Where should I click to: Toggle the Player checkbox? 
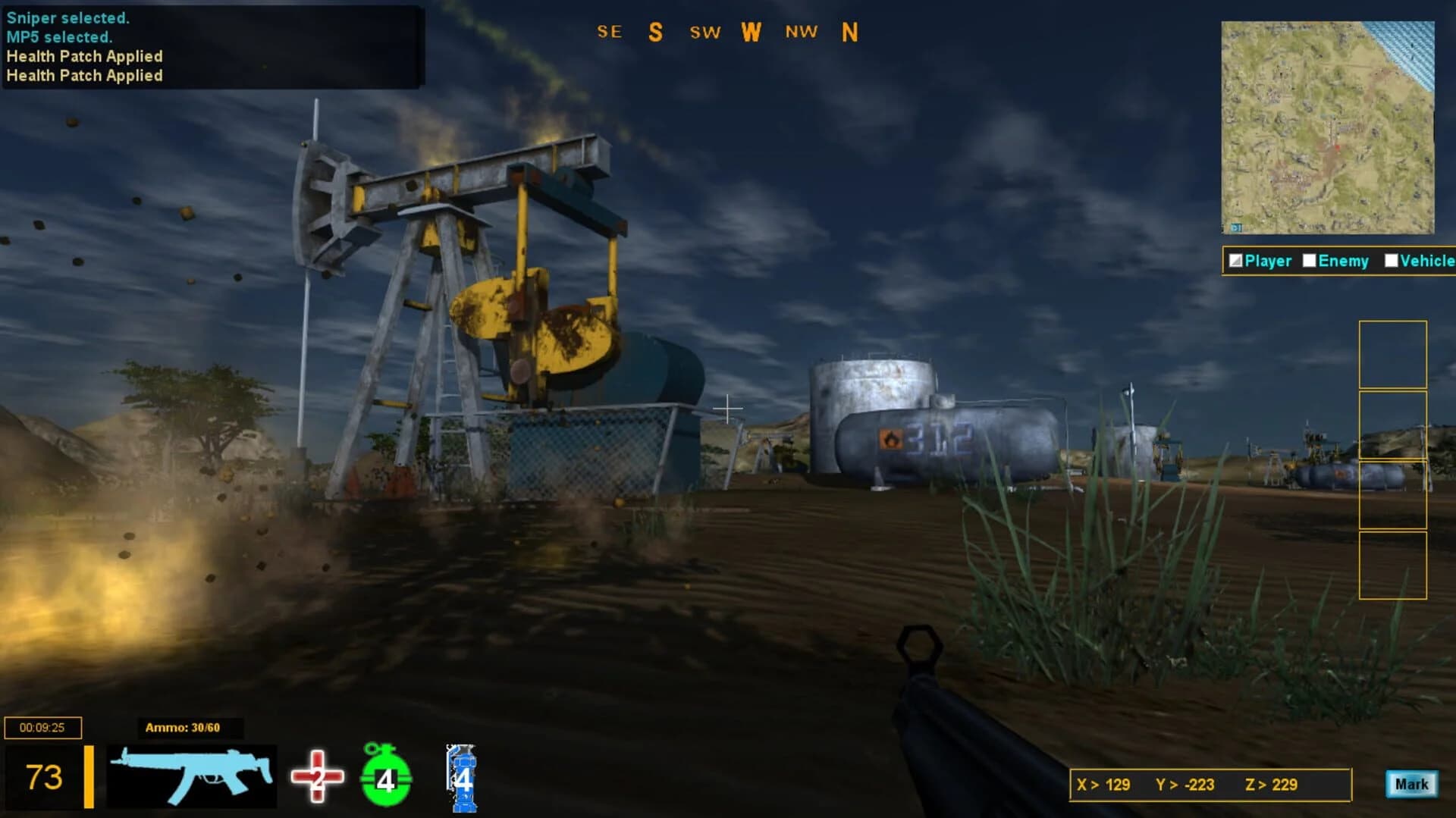1235,260
